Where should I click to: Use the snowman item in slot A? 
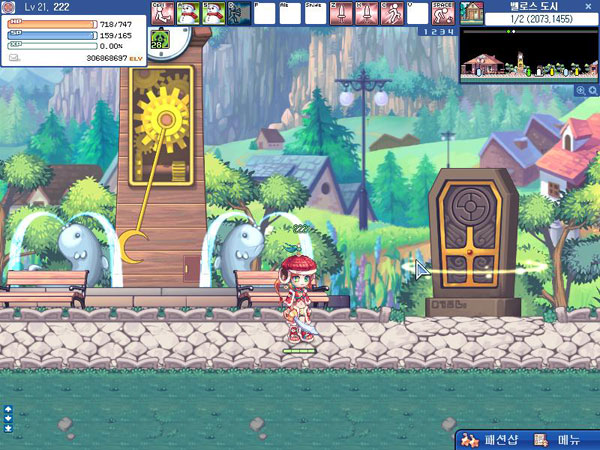click(x=188, y=13)
